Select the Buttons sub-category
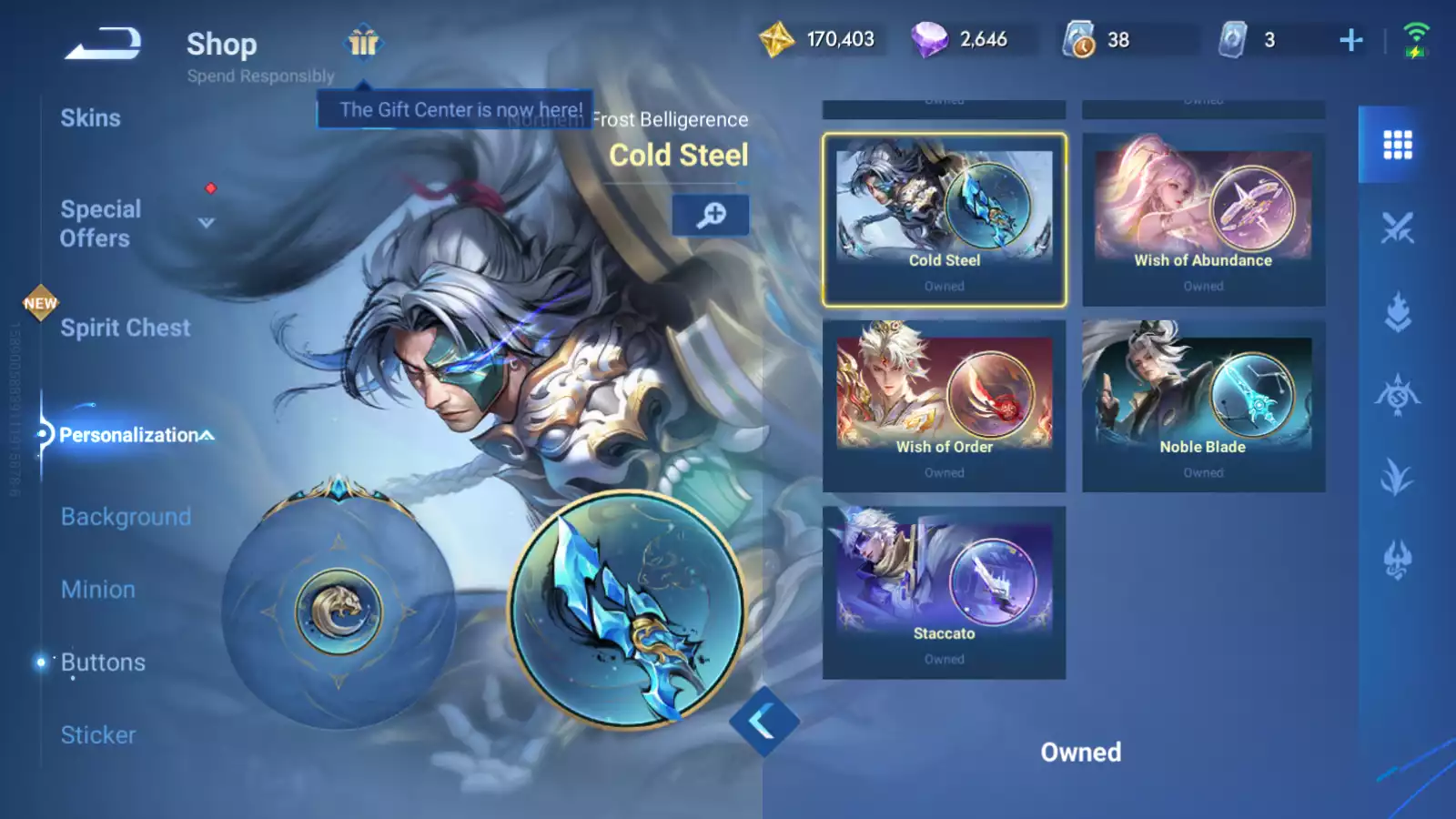Image resolution: width=1456 pixels, height=819 pixels. (x=103, y=662)
